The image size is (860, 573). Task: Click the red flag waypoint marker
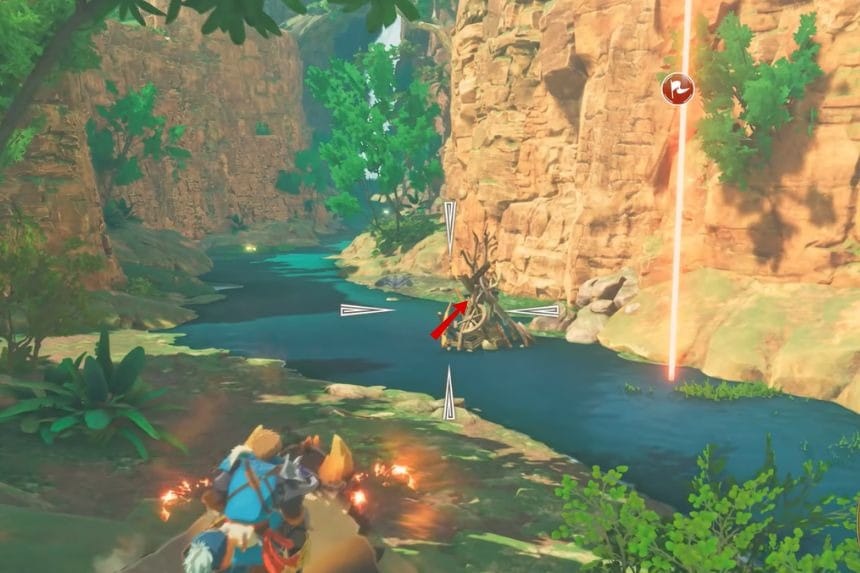[677, 89]
